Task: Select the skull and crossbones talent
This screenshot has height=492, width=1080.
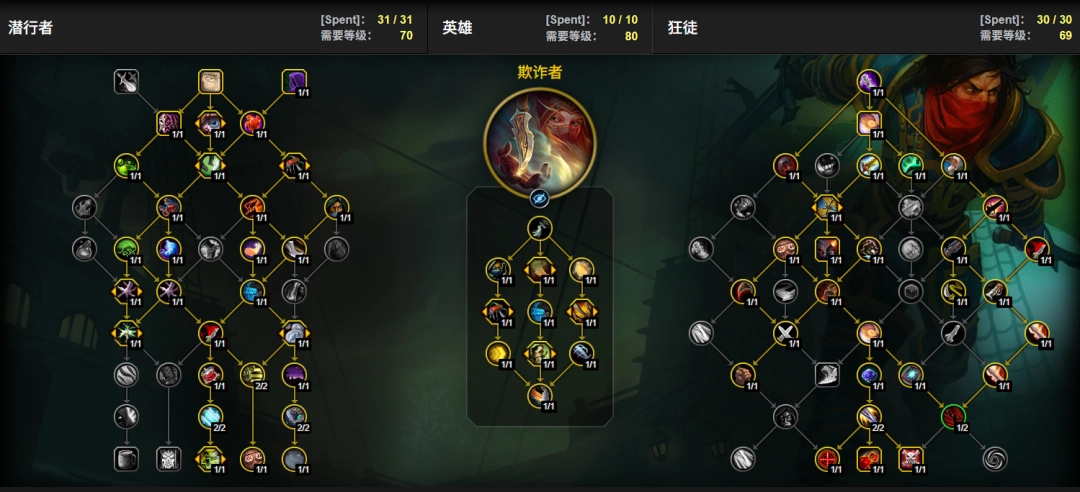Action: point(911,458)
